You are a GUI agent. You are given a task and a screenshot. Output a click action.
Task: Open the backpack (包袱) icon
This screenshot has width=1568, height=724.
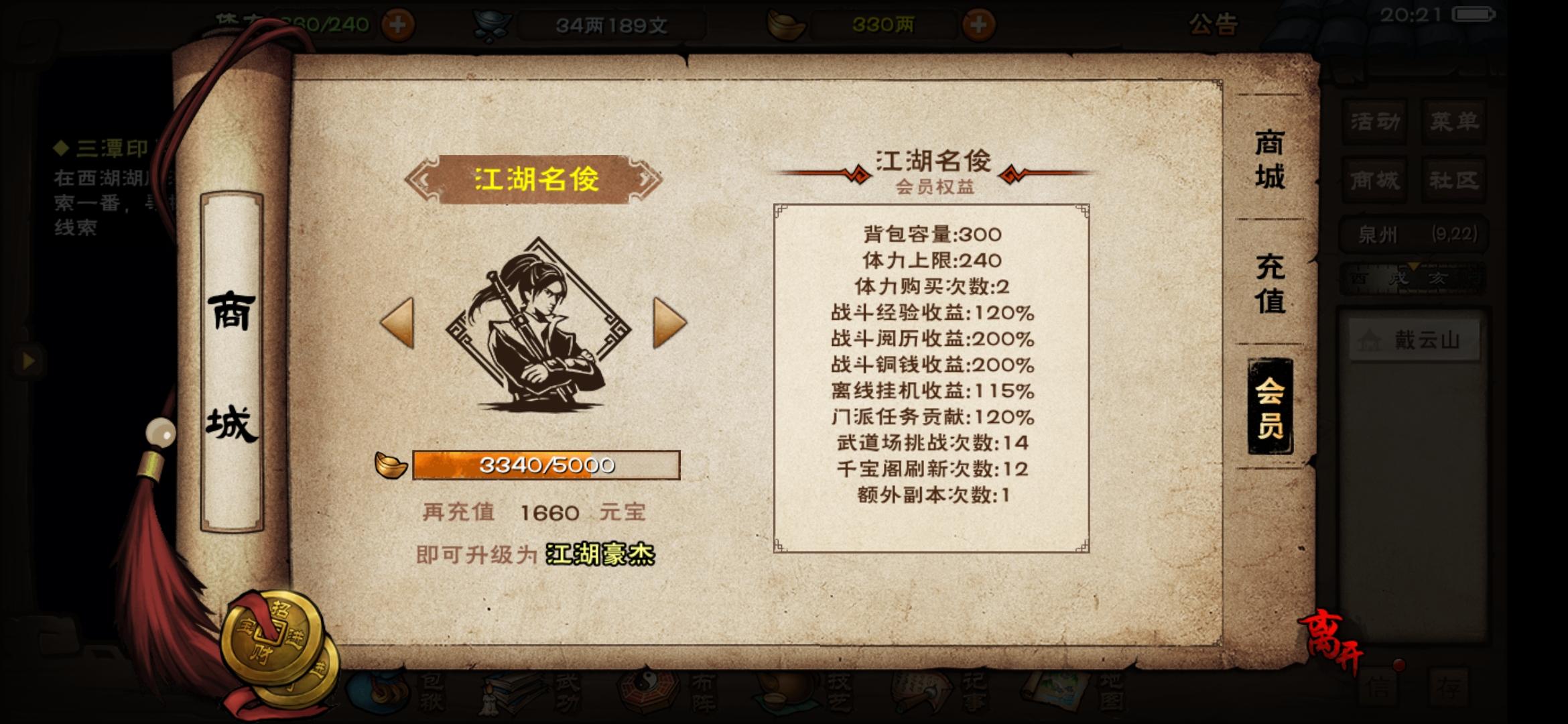tap(376, 694)
